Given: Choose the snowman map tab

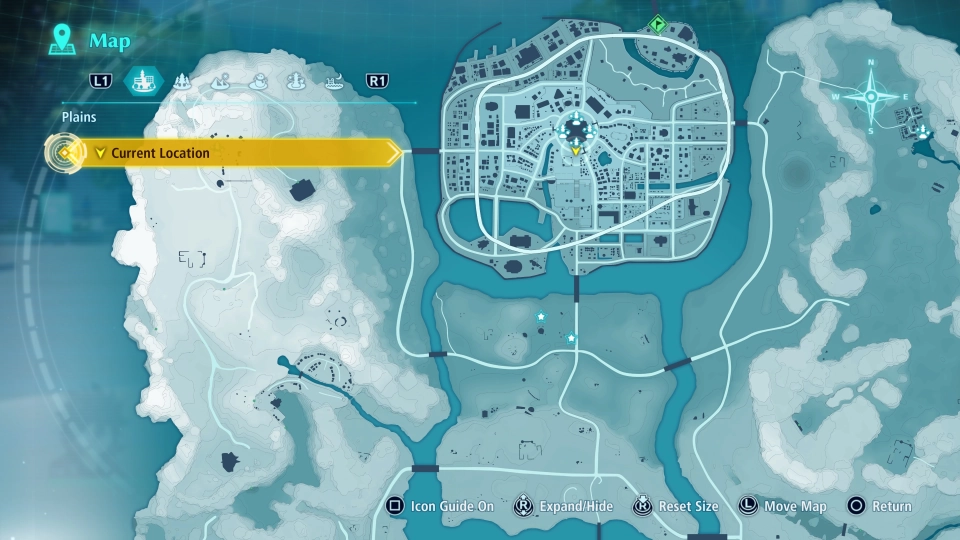Looking at the screenshot, I should 258,81.
